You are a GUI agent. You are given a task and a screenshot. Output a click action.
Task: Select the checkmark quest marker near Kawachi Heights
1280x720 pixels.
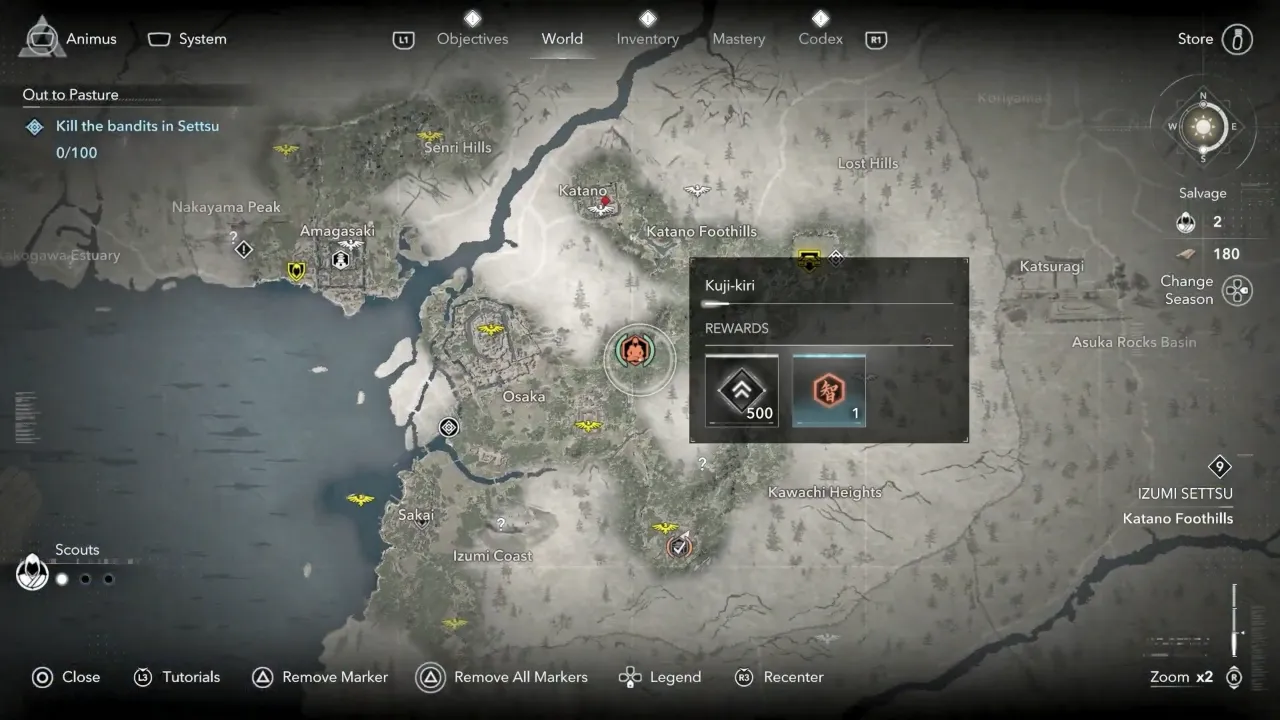click(680, 547)
